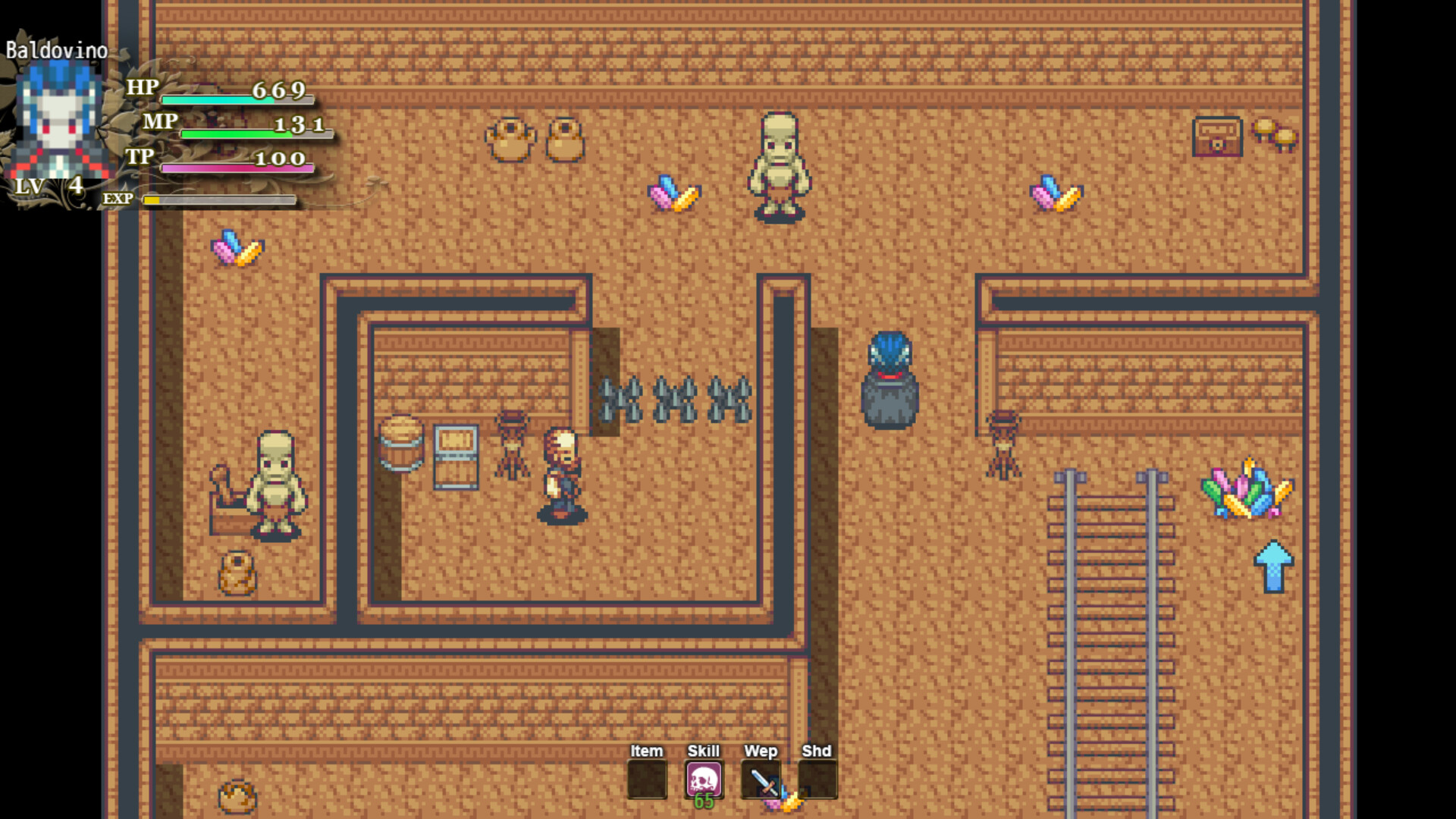
Task: Click the green 65 cooldown number under Skill
Action: pyautogui.click(x=704, y=802)
